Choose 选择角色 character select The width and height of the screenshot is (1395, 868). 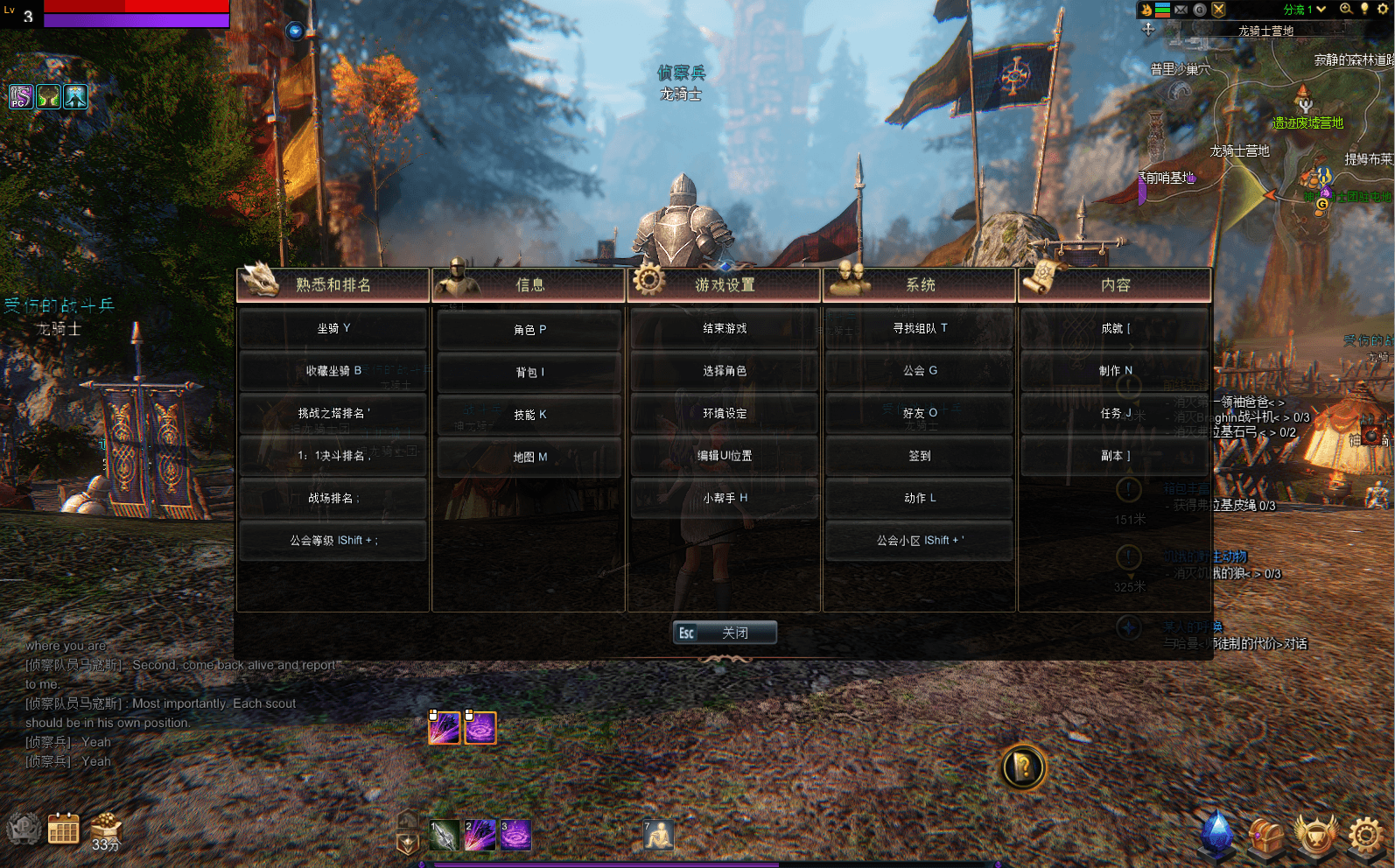coord(725,371)
